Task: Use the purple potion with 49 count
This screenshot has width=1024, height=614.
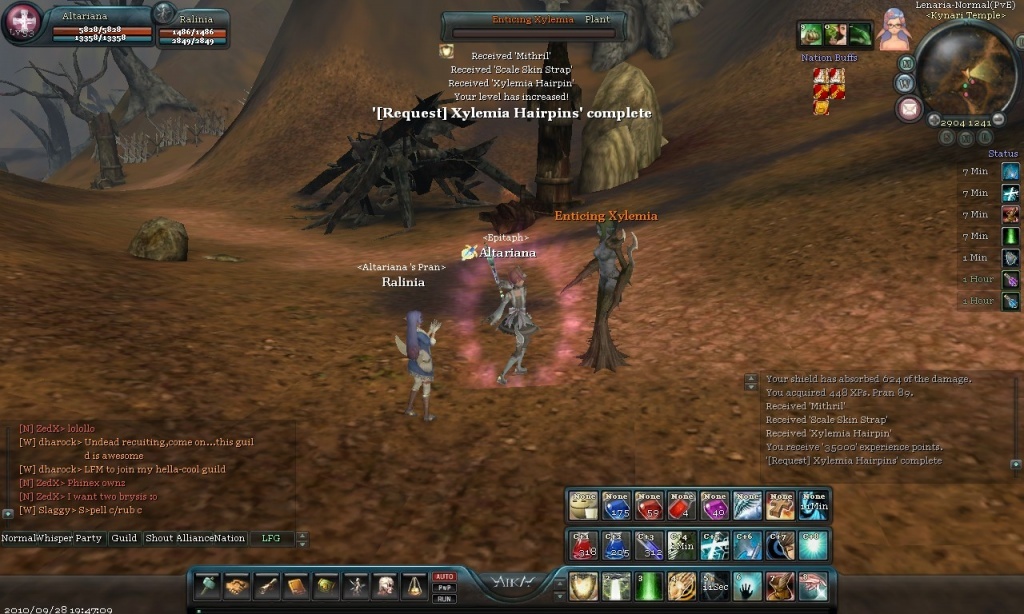Action: click(715, 506)
